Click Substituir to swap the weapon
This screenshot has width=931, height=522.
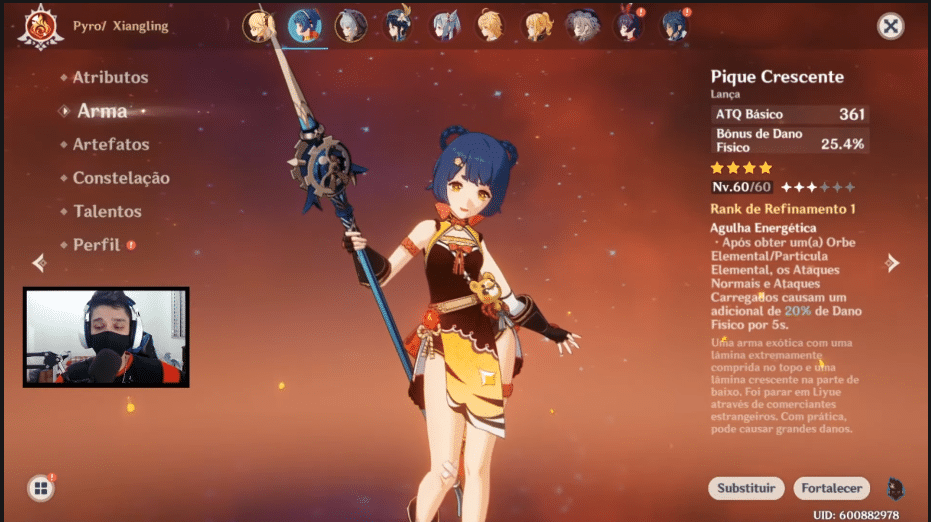tap(746, 488)
